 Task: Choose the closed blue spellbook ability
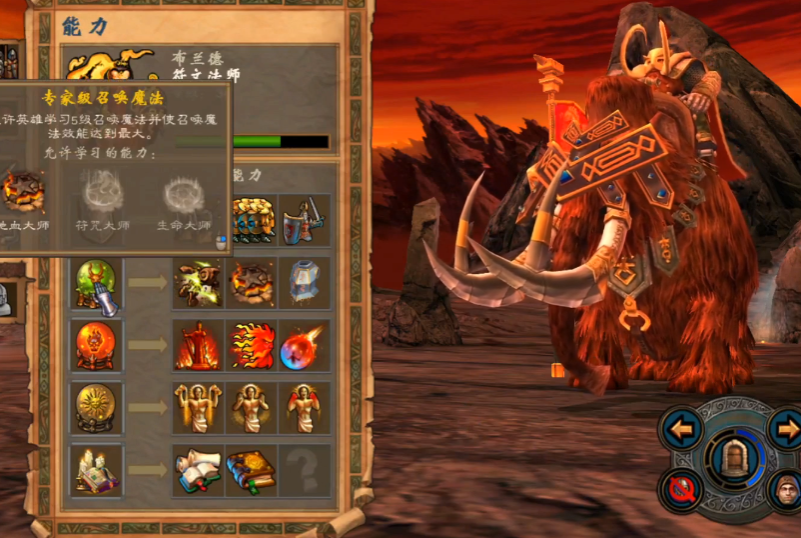coord(252,470)
